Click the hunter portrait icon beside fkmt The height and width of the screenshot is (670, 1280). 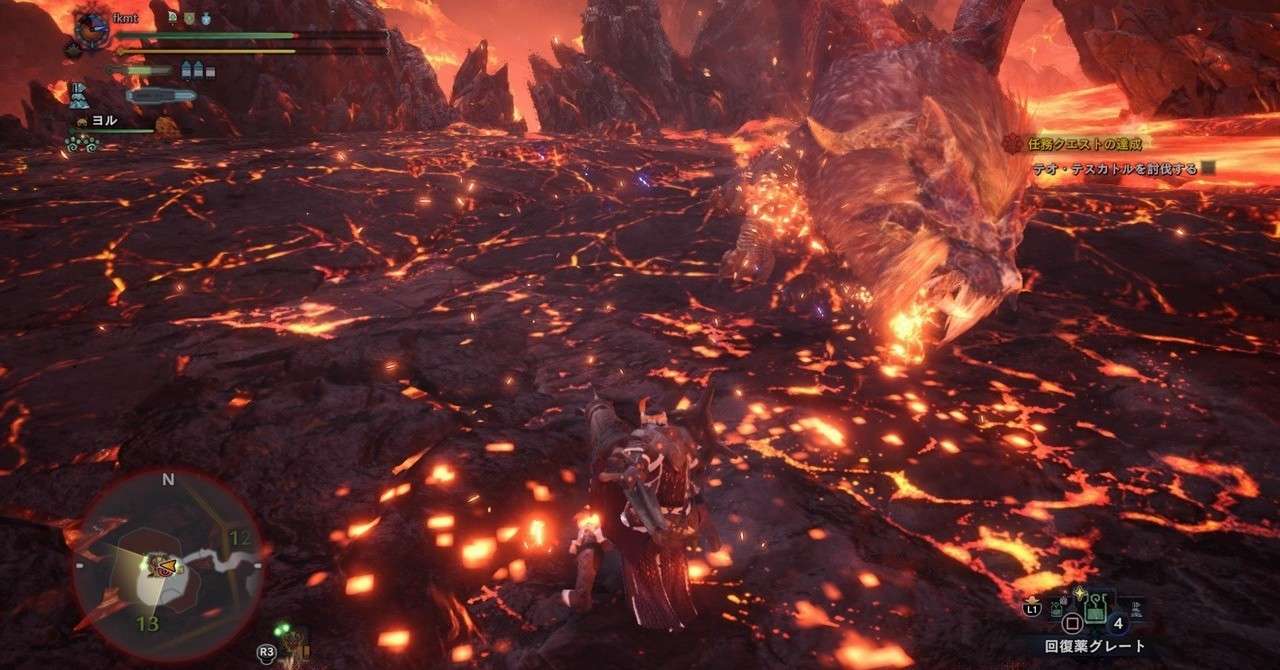click(x=93, y=29)
